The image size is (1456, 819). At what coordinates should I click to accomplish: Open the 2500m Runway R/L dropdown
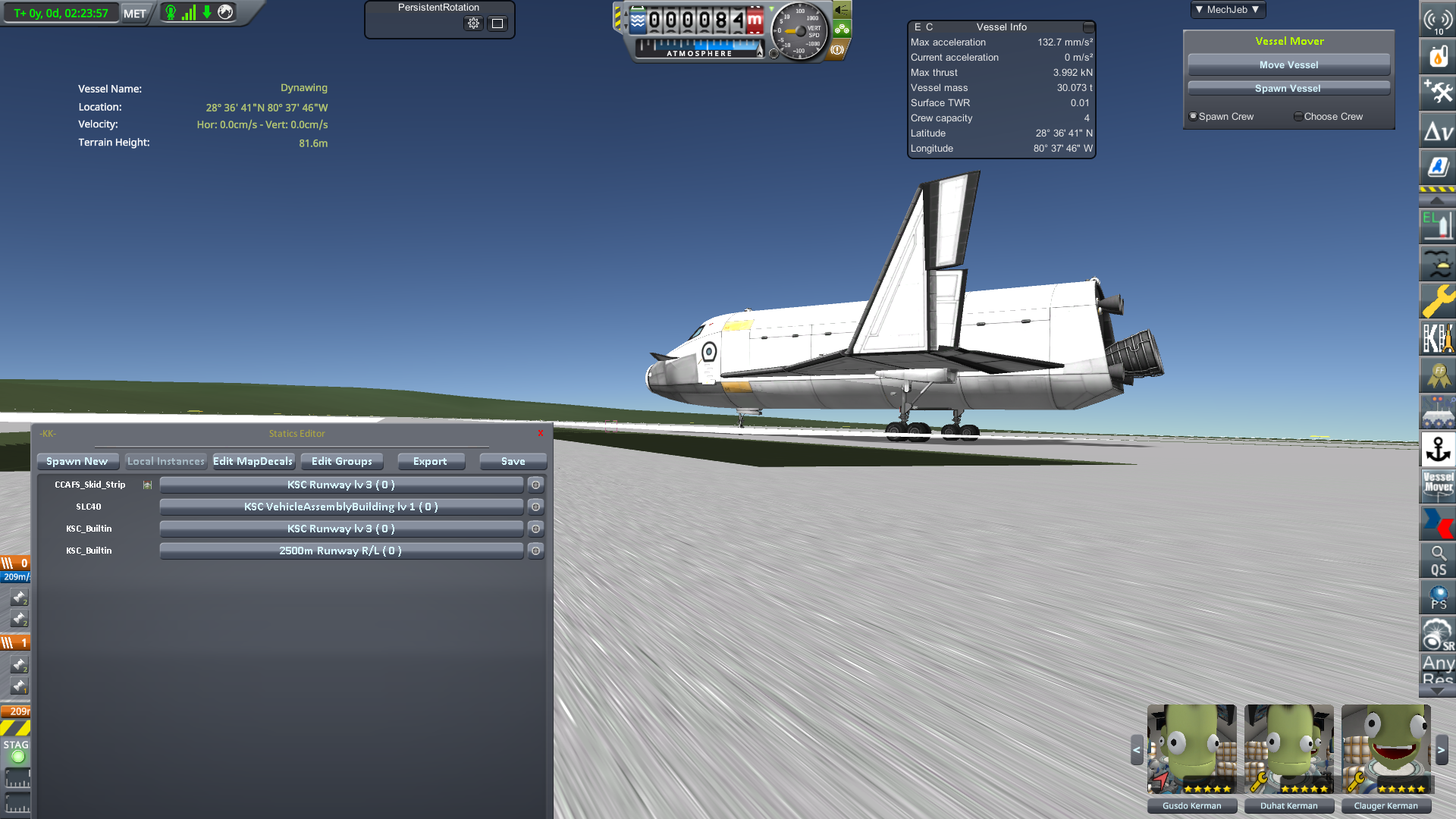point(340,551)
